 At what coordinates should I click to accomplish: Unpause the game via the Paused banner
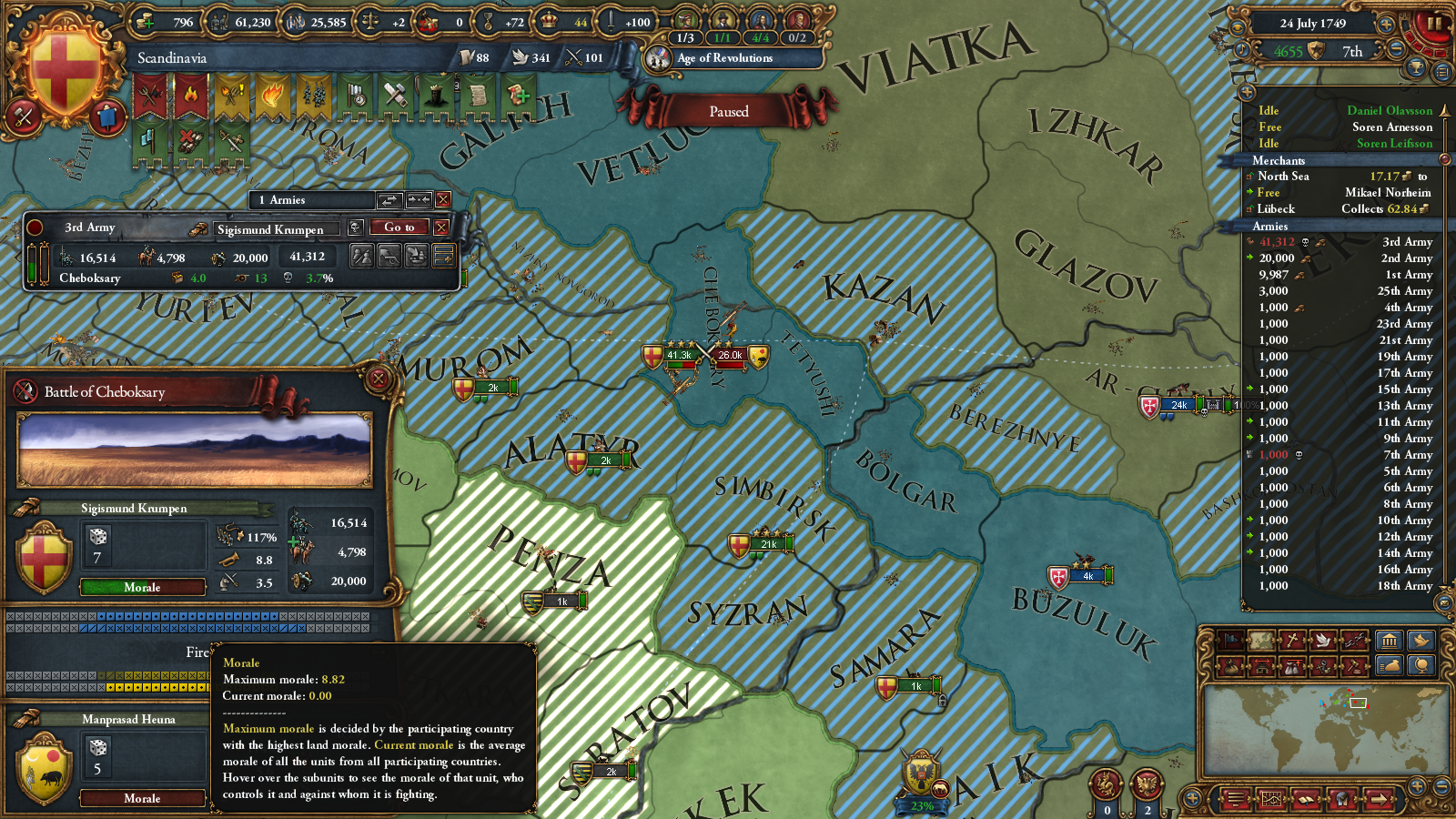[x=728, y=111]
